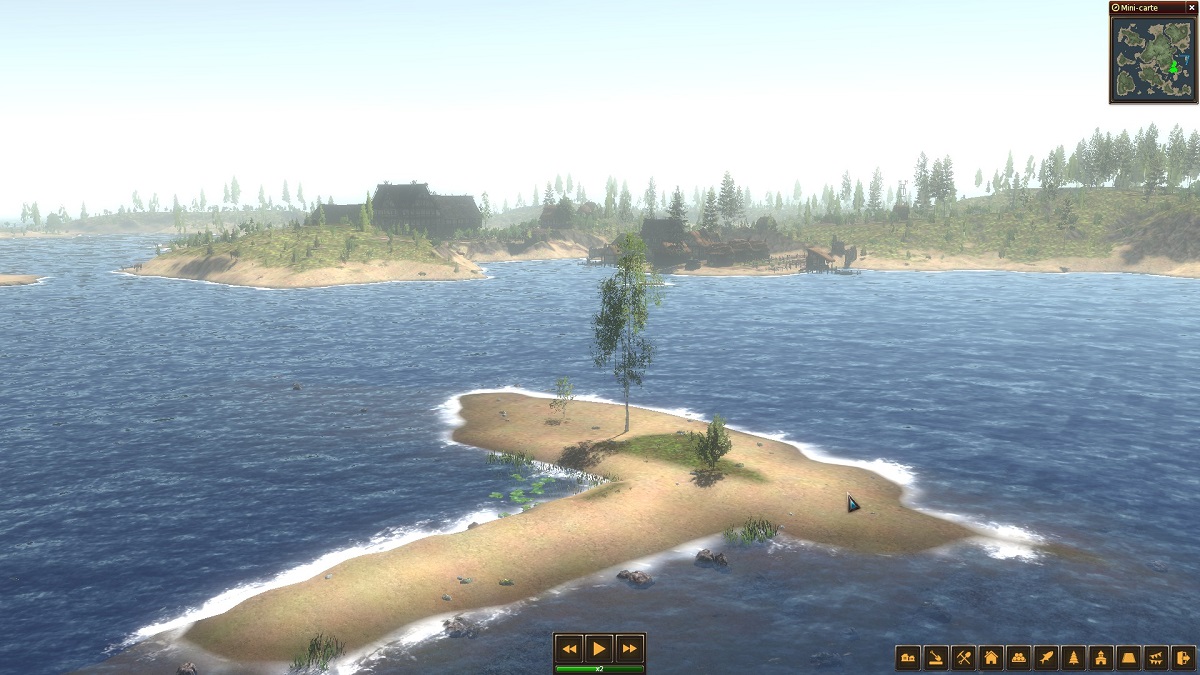Open the chapel building menu
The image size is (1200, 675).
tap(1101, 657)
